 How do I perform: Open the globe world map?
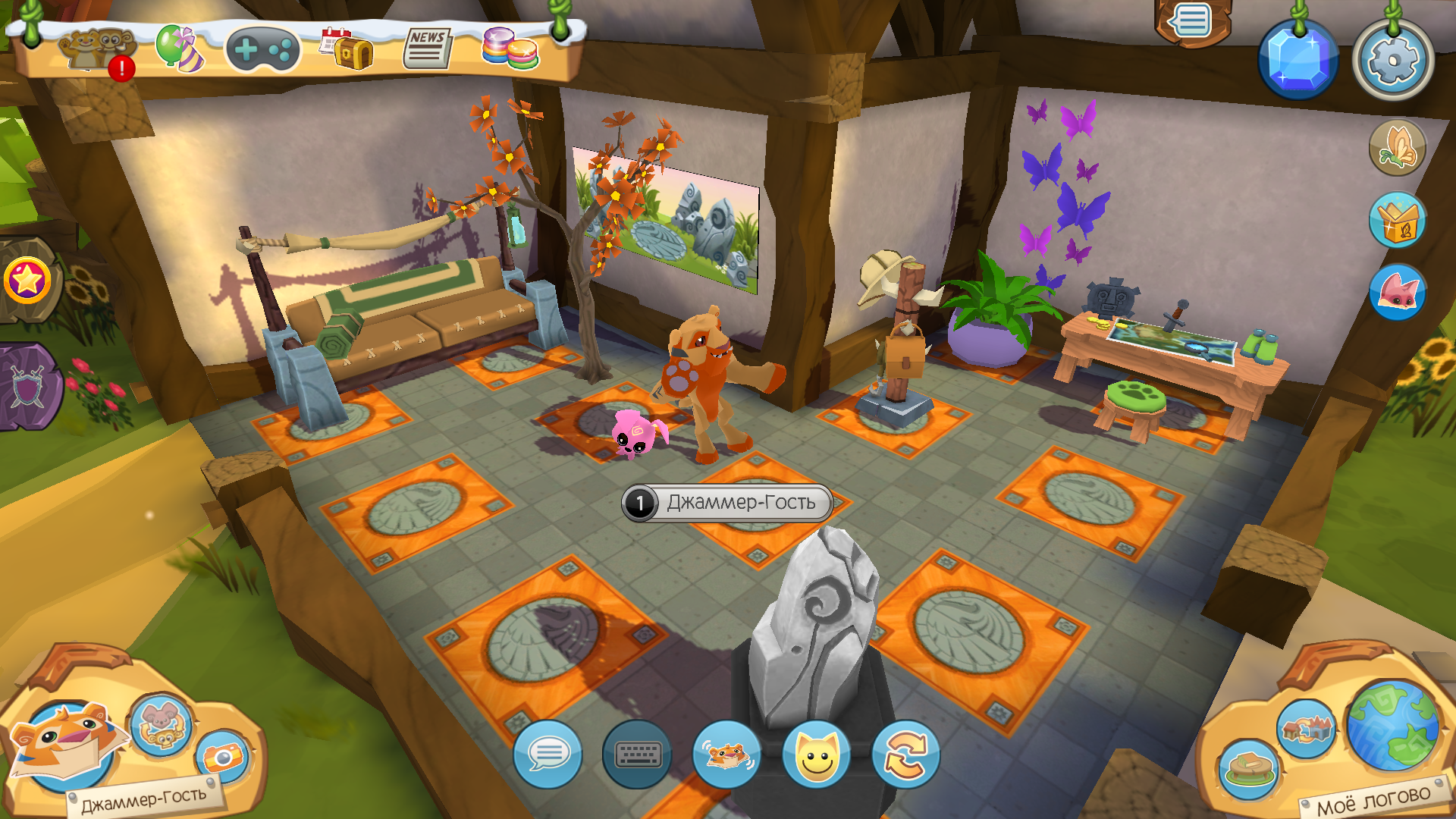coord(1393,724)
